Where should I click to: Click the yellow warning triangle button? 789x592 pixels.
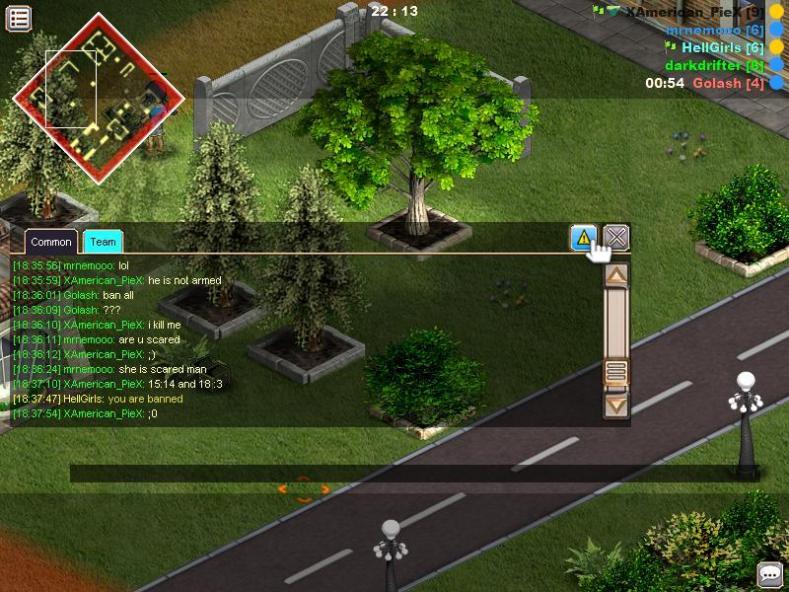pos(584,238)
